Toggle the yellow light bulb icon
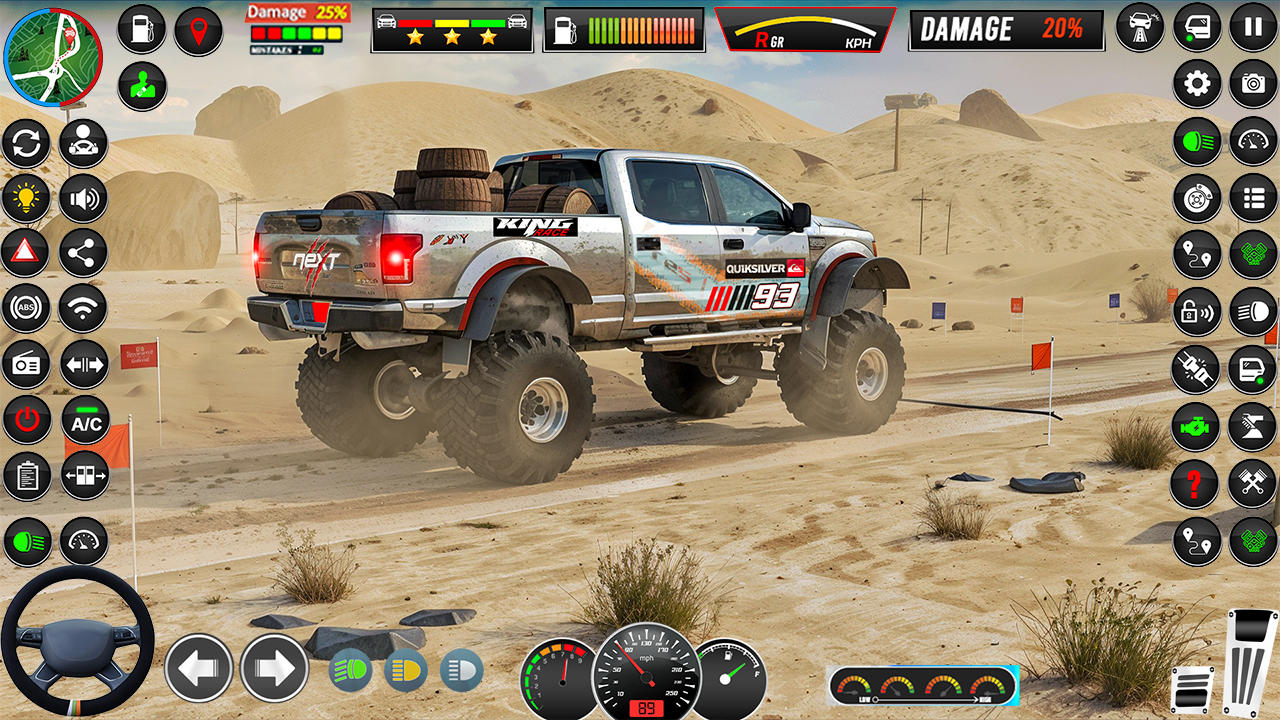Image resolution: width=1280 pixels, height=720 pixels. [x=26, y=198]
